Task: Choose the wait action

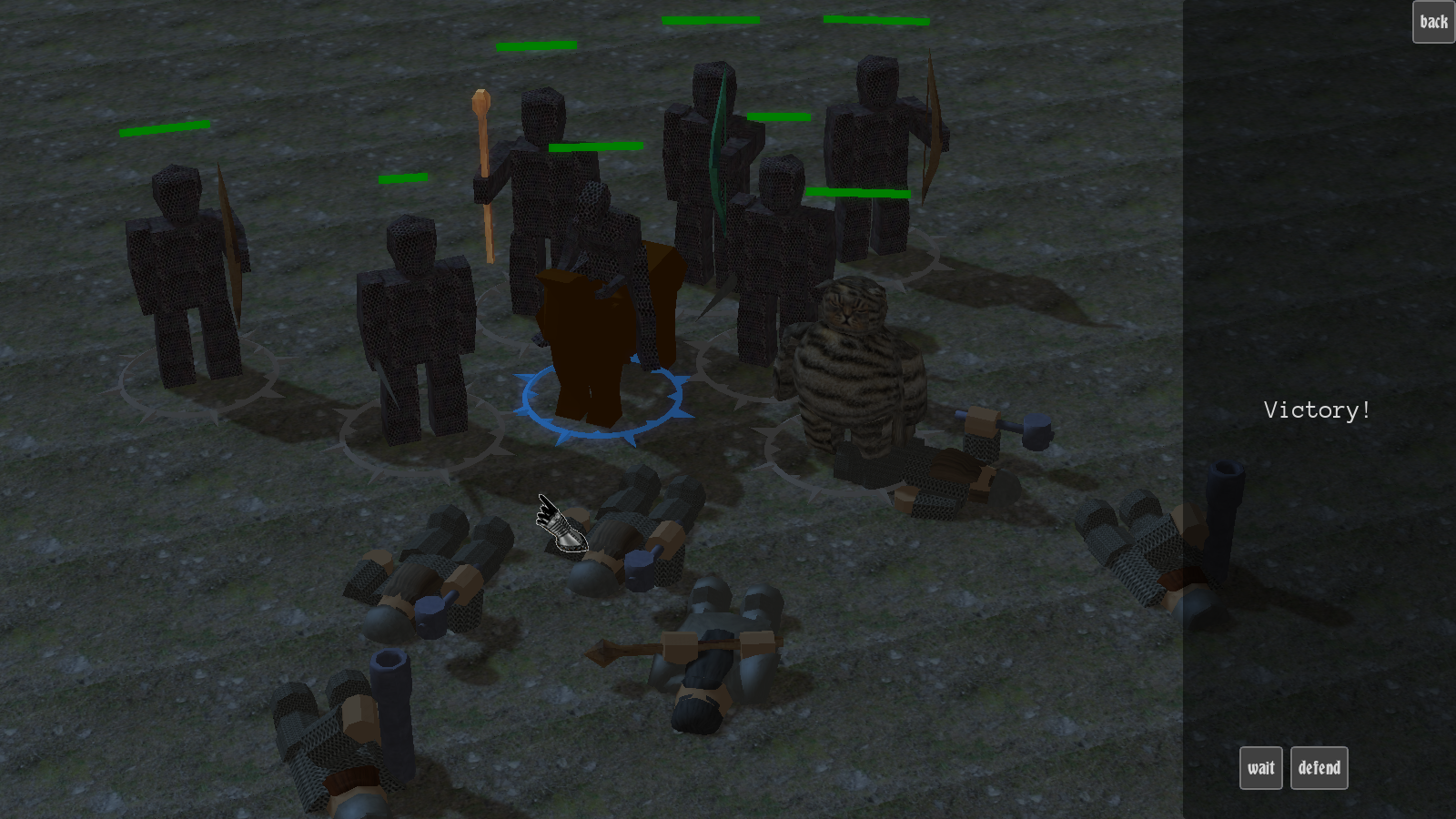Action: click(1260, 768)
